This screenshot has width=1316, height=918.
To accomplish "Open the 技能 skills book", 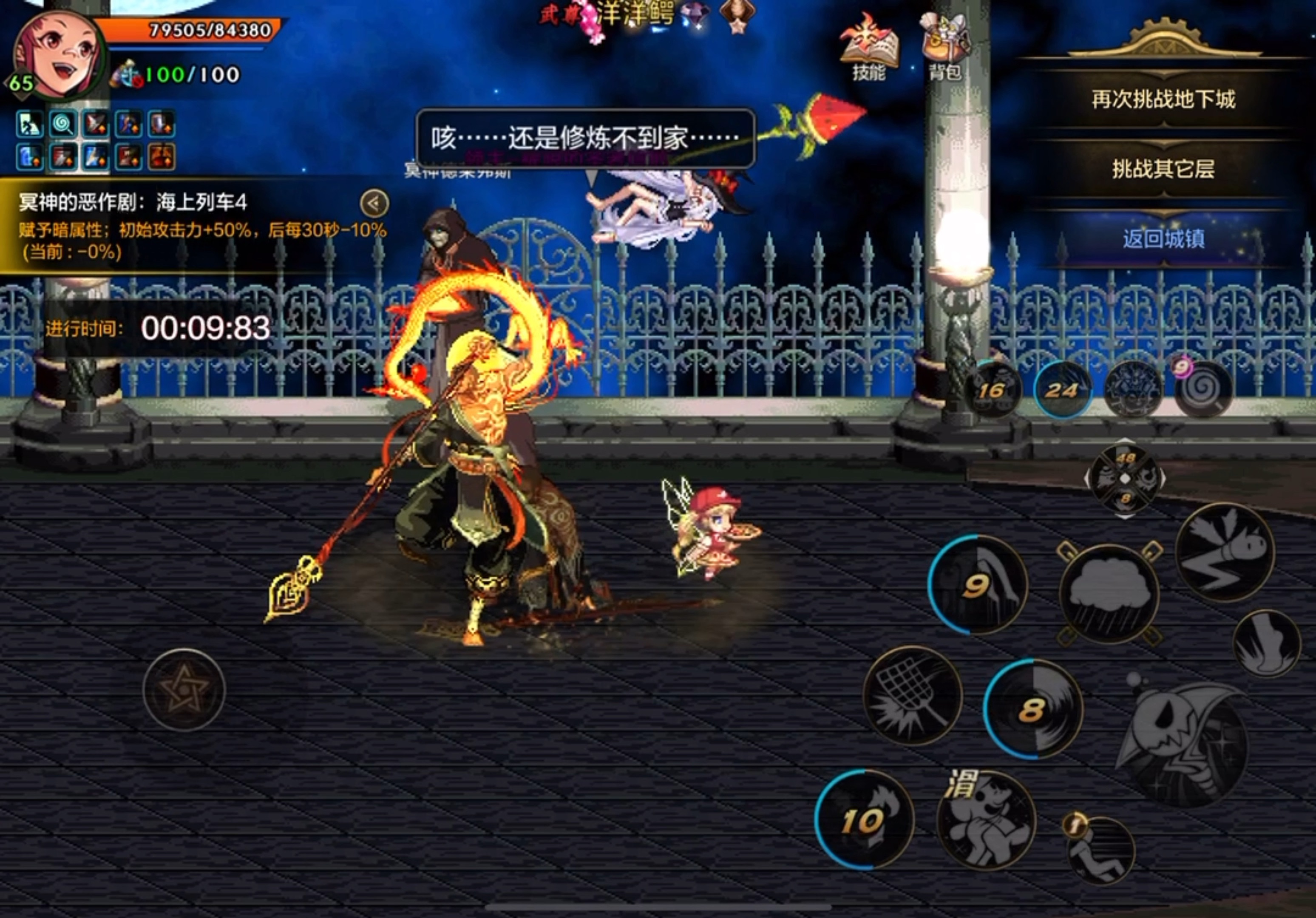I will 868,51.
